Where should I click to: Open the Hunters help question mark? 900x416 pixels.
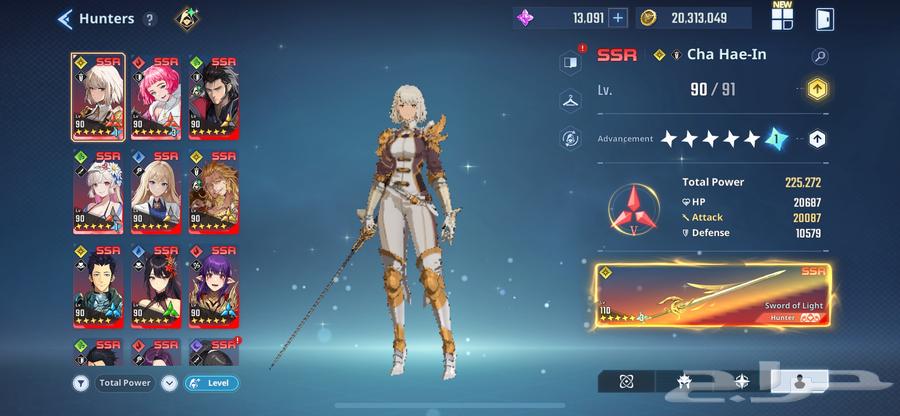[x=150, y=19]
